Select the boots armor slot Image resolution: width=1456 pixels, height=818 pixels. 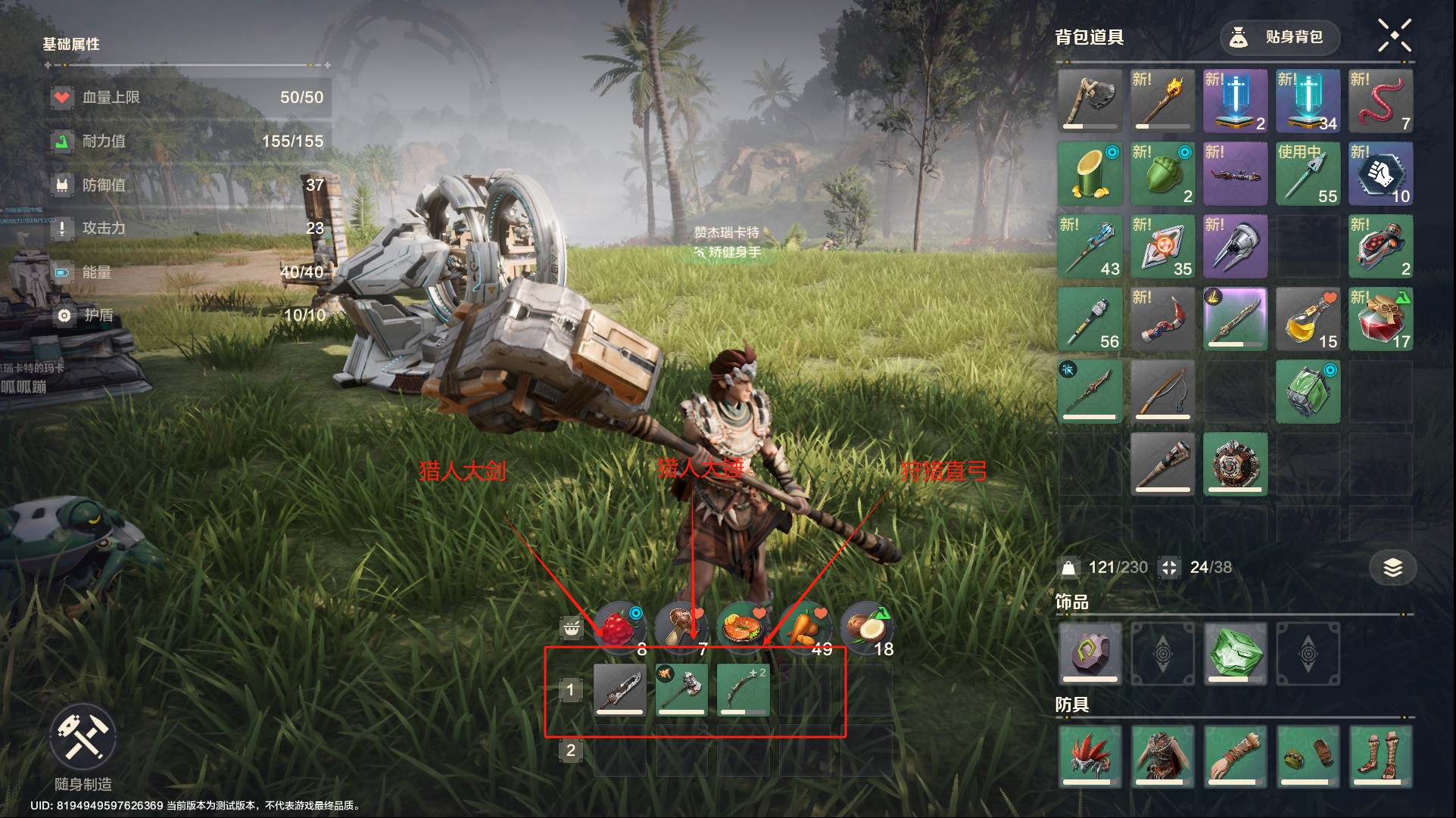[1380, 756]
